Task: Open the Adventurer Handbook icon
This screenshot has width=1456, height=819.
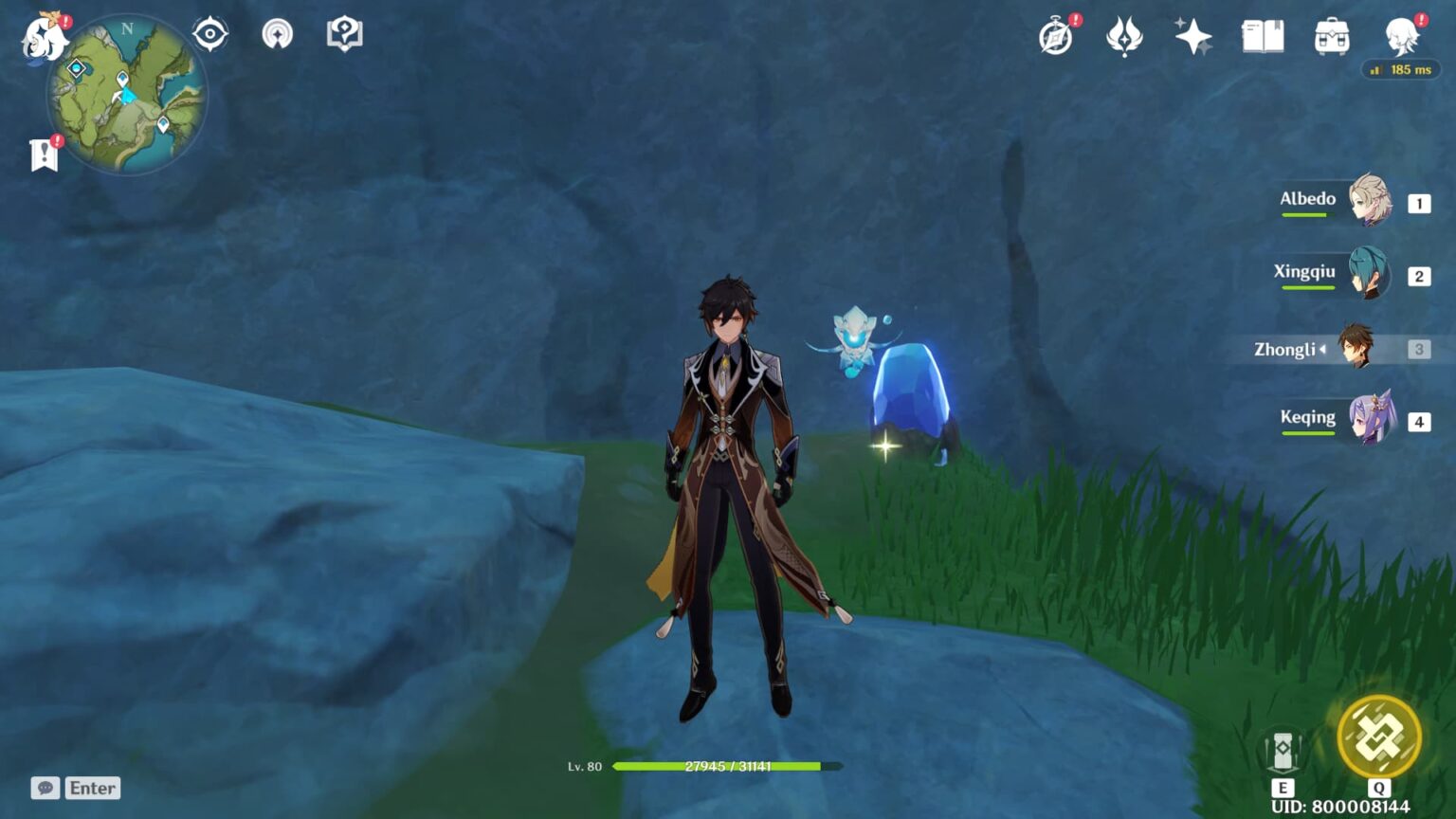Action: 1055,38
